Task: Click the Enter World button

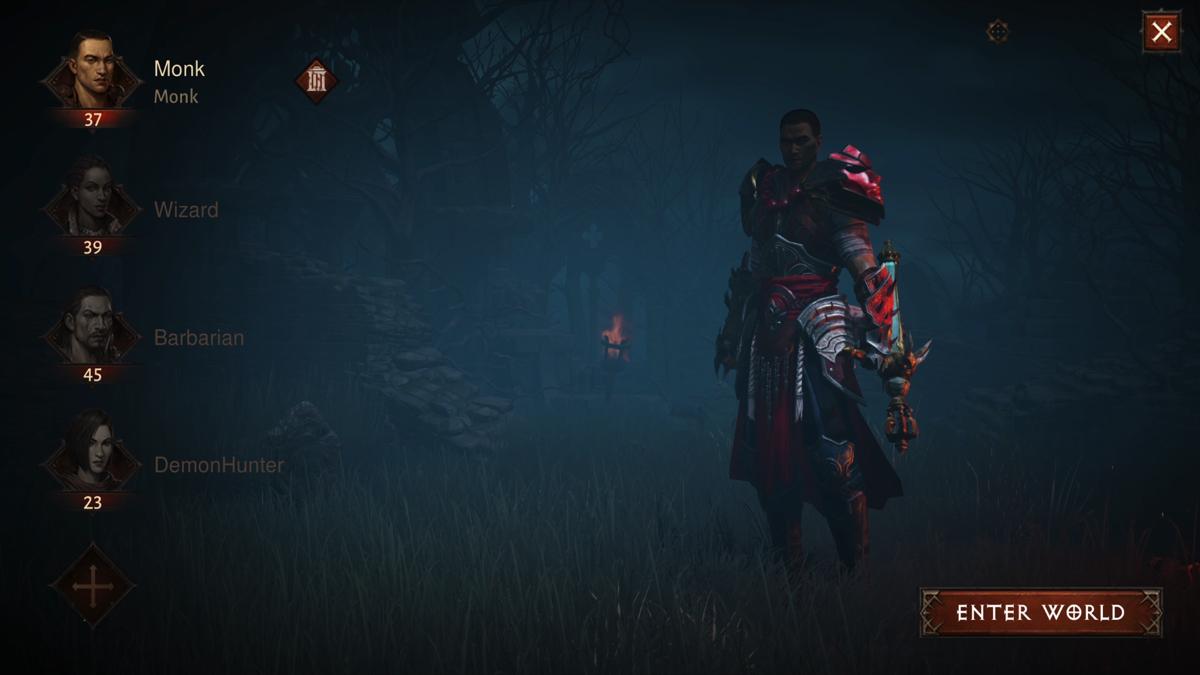Action: [x=1040, y=612]
